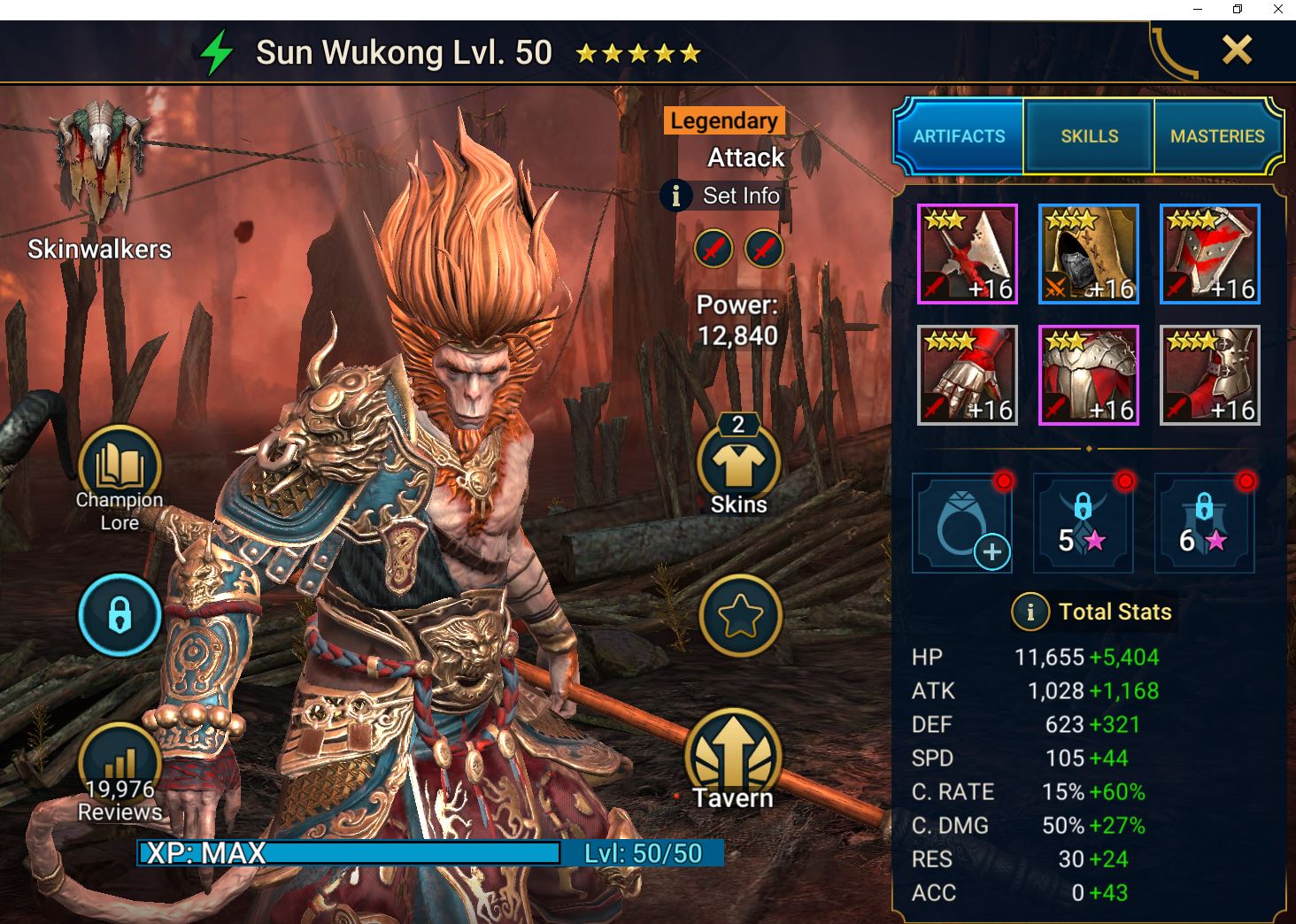1296x924 pixels.
Task: Open the Total Stats info tooltip
Action: [x=1030, y=612]
